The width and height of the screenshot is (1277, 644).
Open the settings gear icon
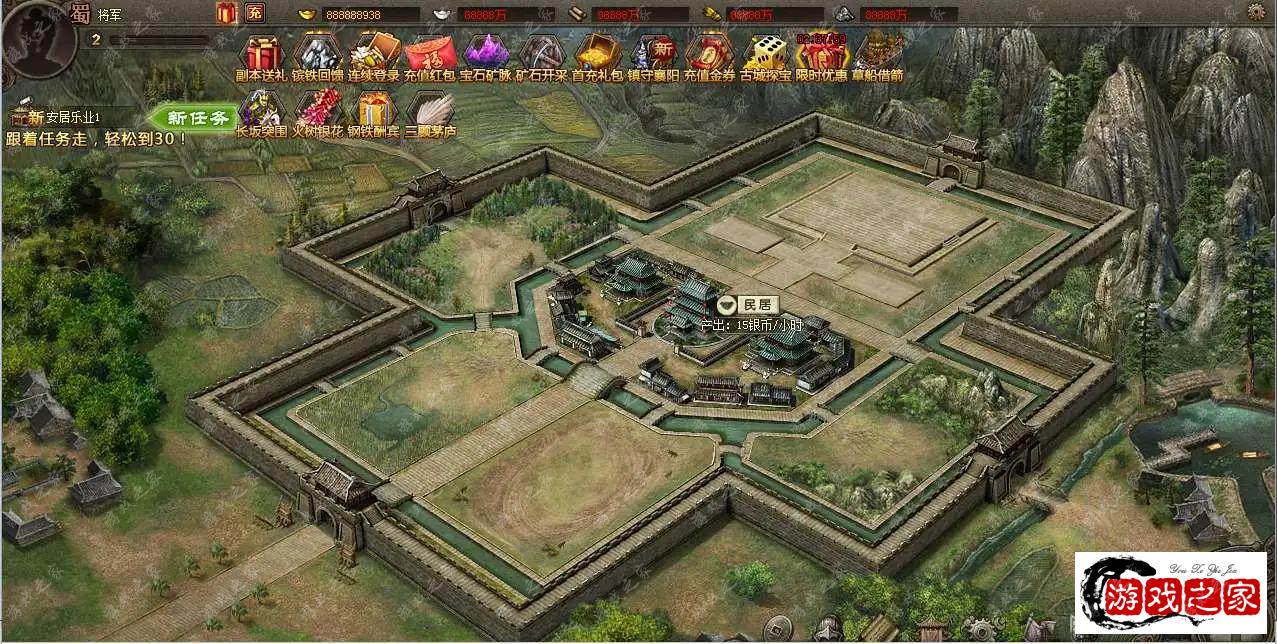point(1256,12)
